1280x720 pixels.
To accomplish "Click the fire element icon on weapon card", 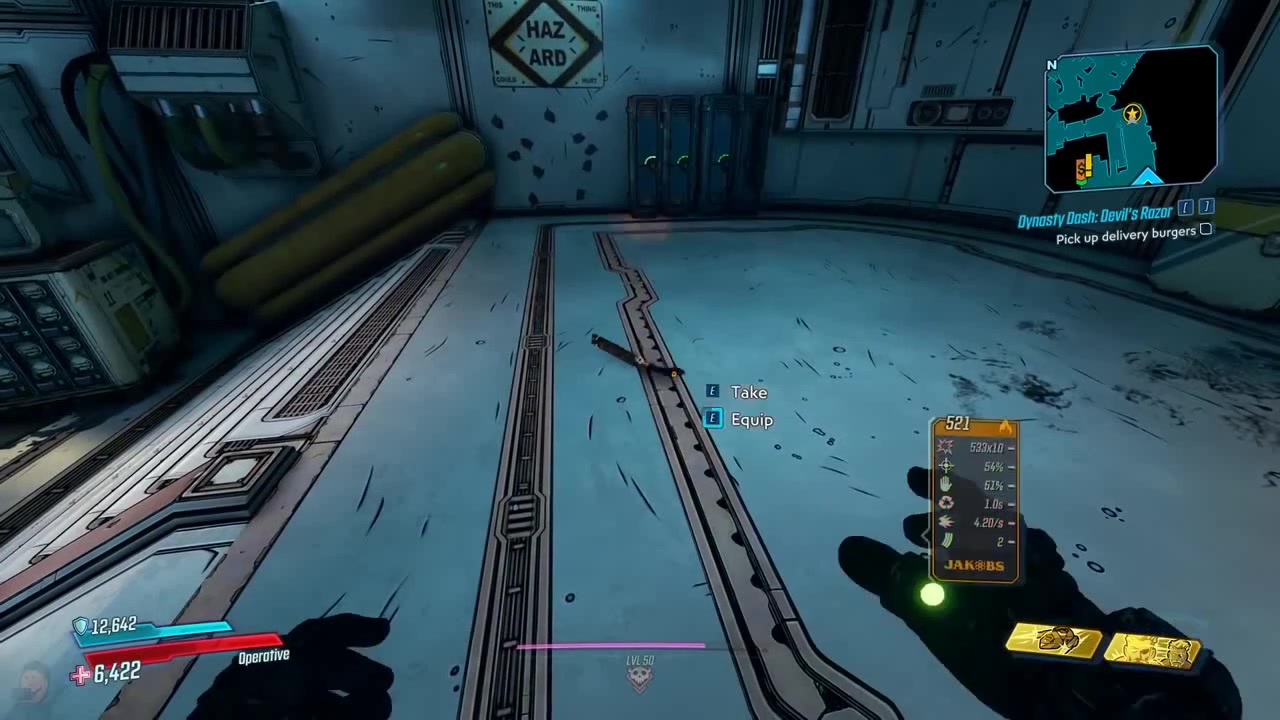I will [x=1007, y=425].
